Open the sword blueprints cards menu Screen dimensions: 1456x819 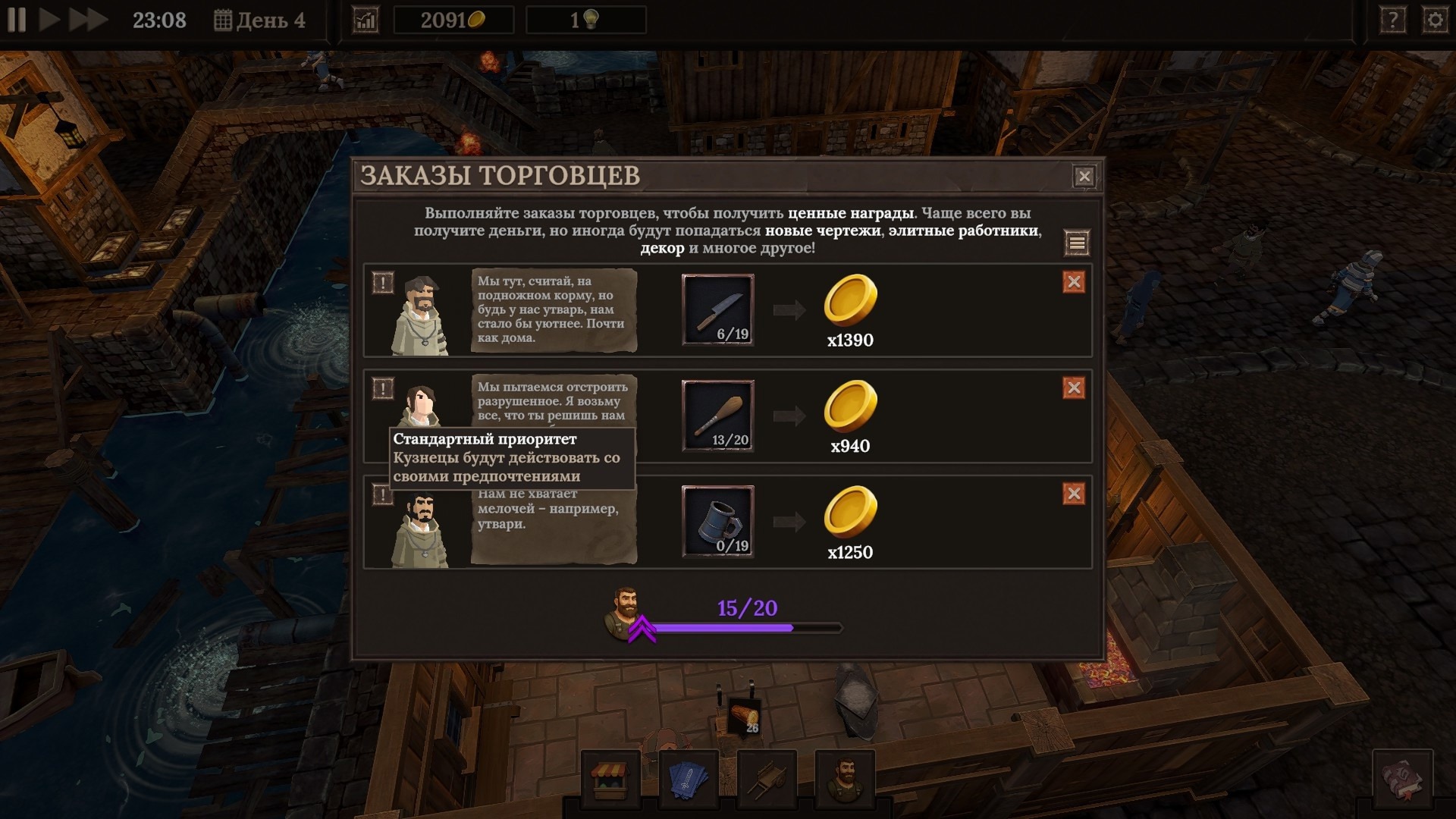coord(689,778)
